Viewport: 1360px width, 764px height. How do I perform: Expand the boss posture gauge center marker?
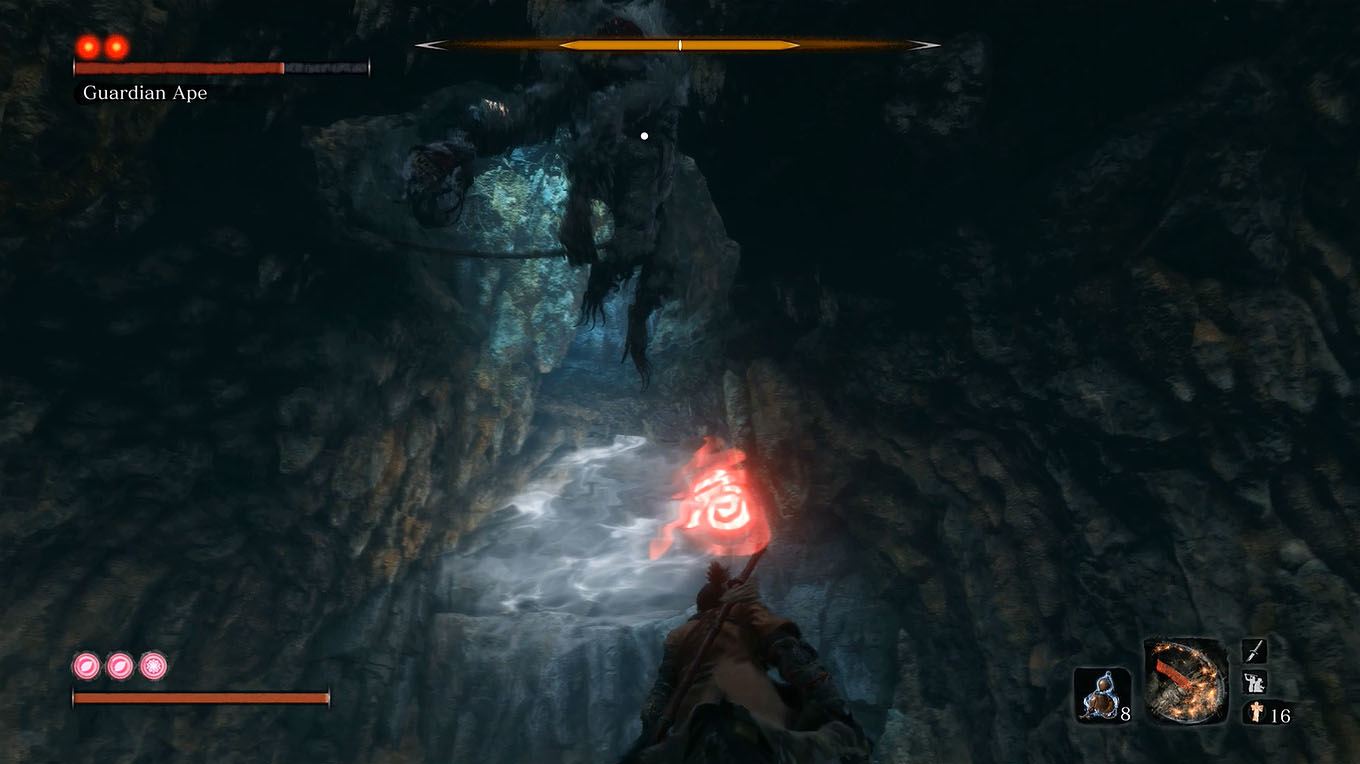[x=679, y=44]
